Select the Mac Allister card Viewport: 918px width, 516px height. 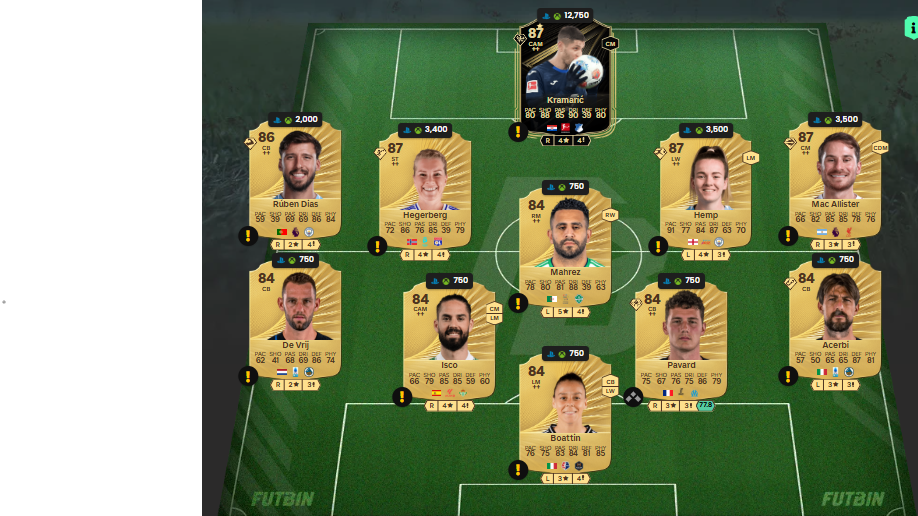pyautogui.click(x=835, y=180)
